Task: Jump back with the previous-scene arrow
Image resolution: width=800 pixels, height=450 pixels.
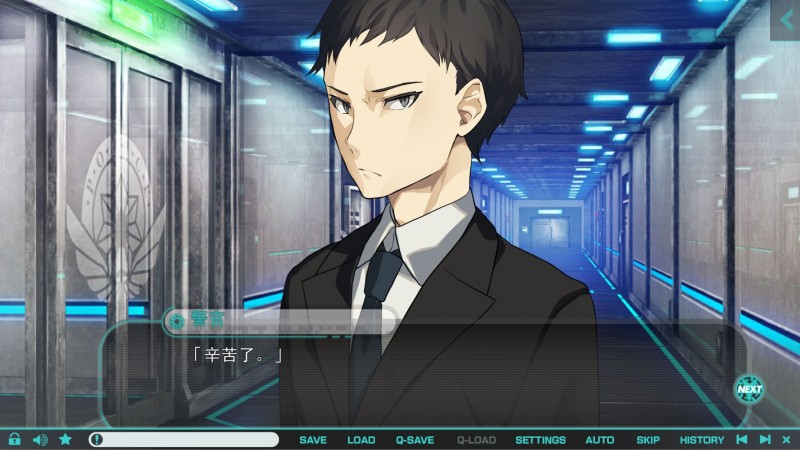Action: coord(741,439)
